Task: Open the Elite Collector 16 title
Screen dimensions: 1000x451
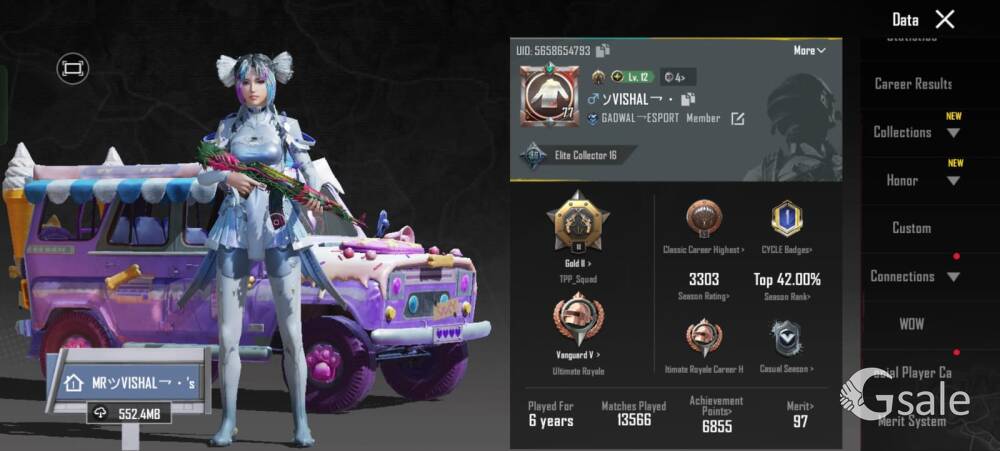Action: pyautogui.click(x=585, y=155)
